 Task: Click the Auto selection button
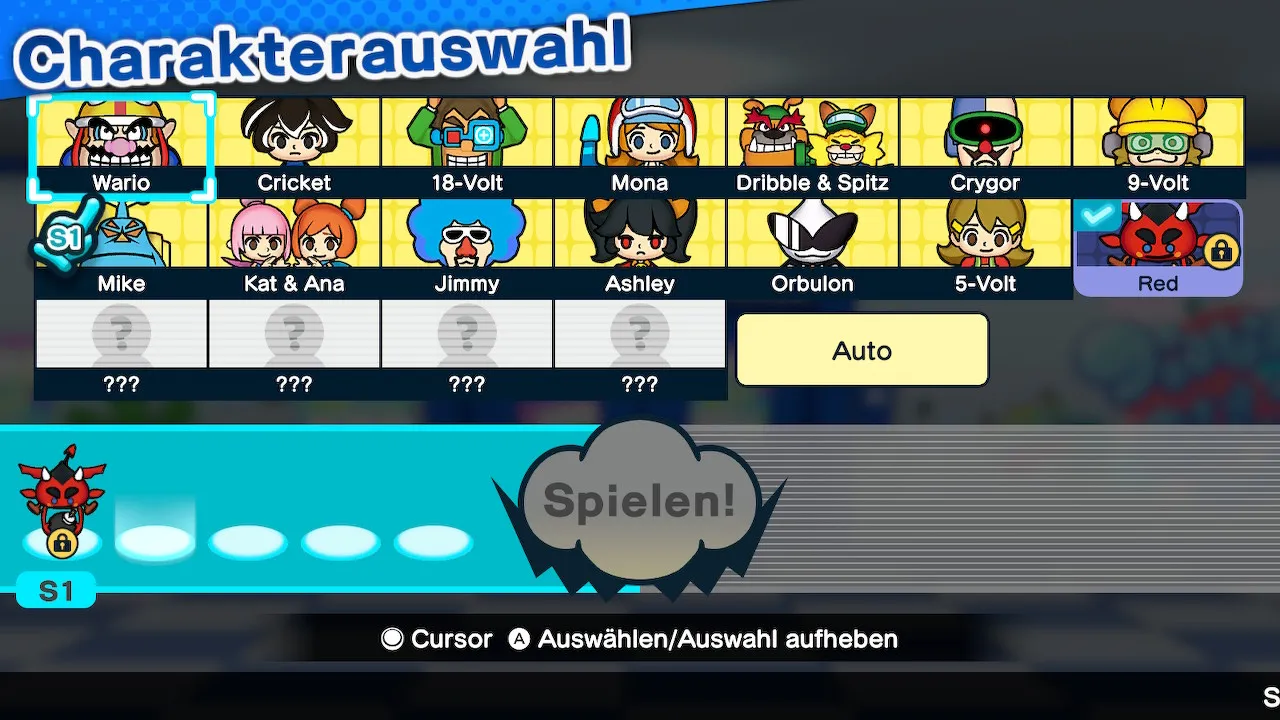862,350
